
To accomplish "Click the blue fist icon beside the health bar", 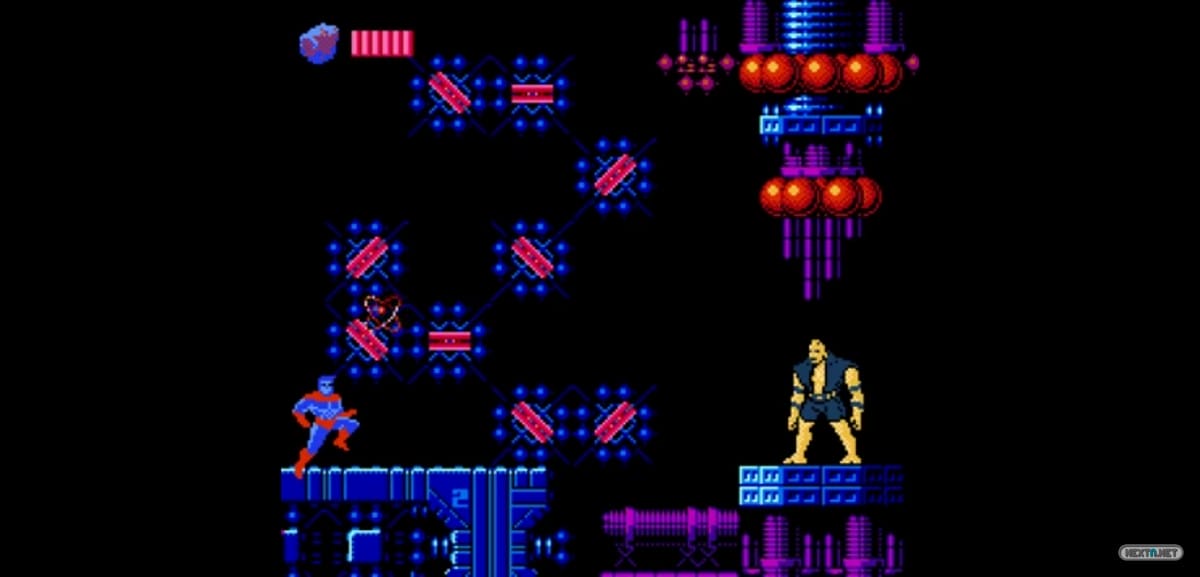I will 319,43.
